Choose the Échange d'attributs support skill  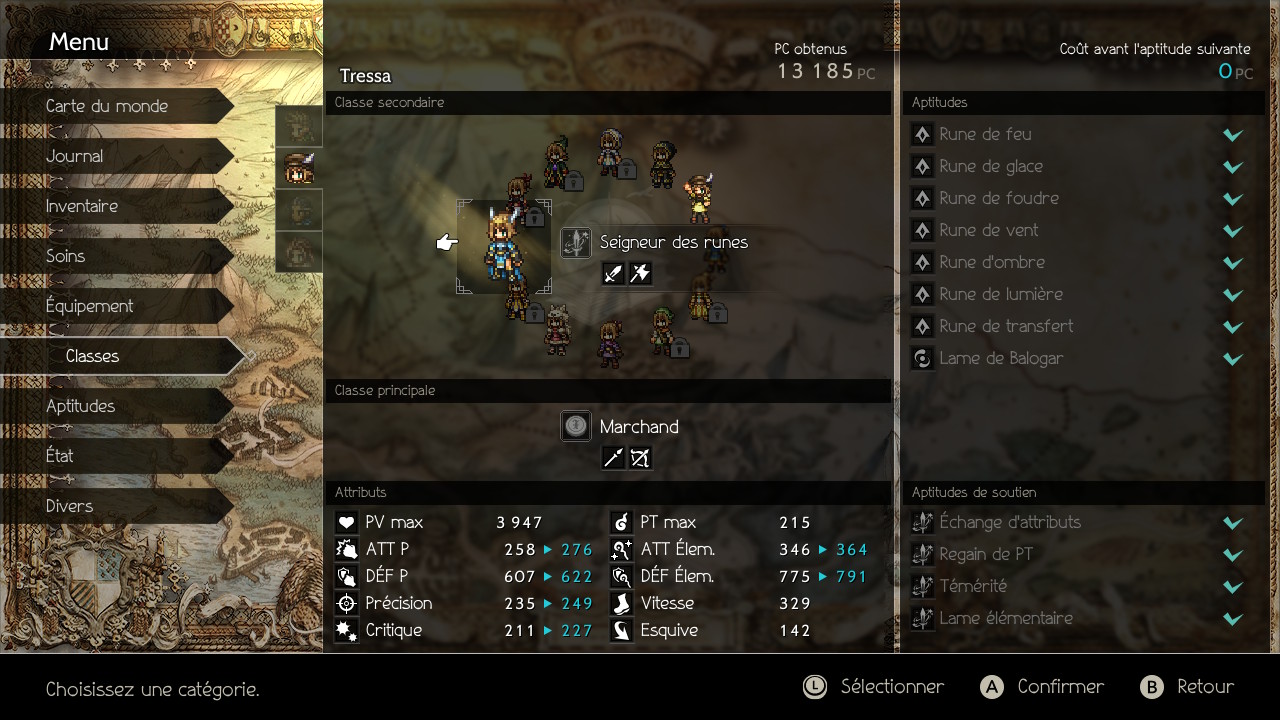point(1010,522)
